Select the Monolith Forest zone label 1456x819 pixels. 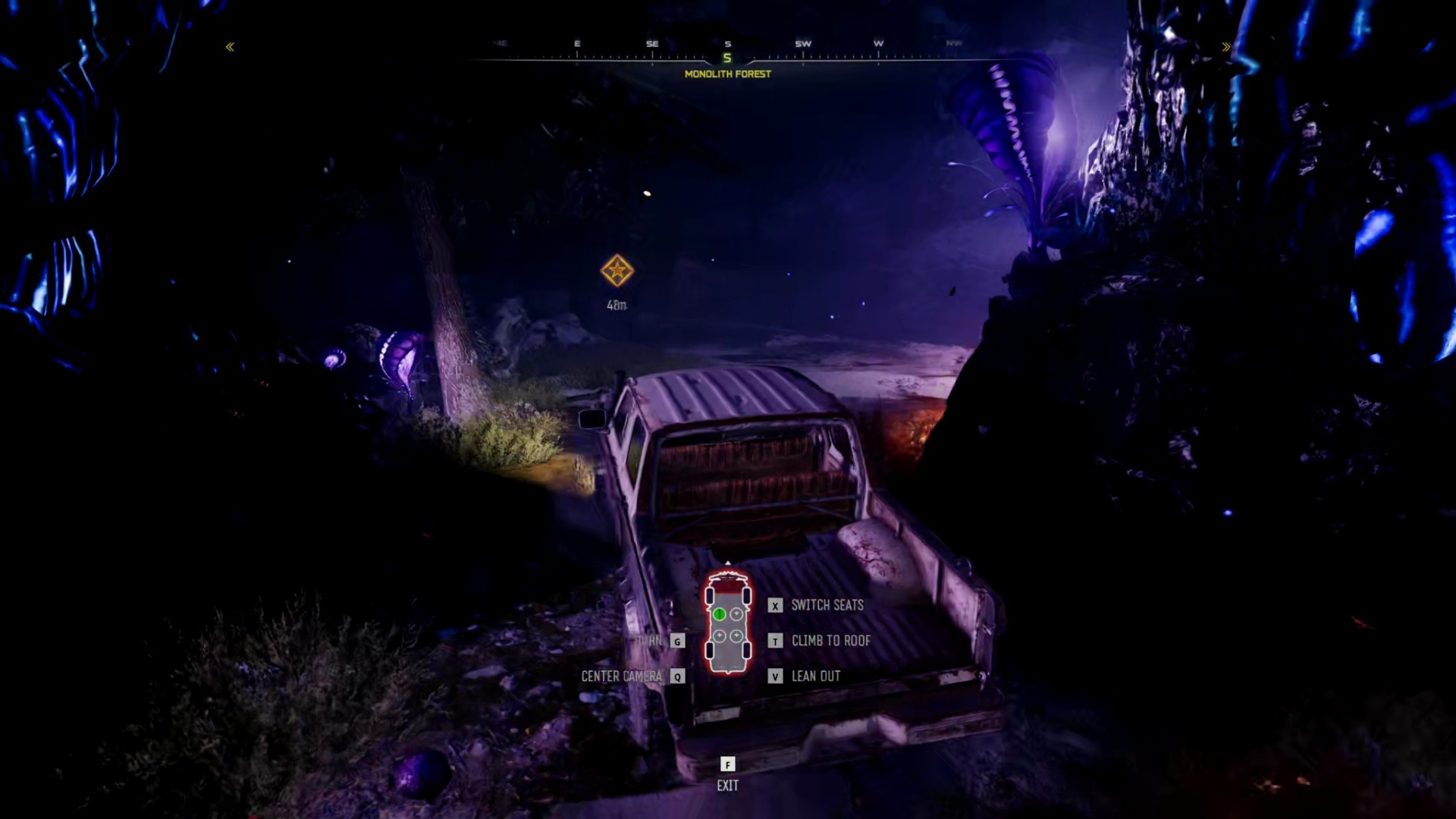click(x=728, y=74)
